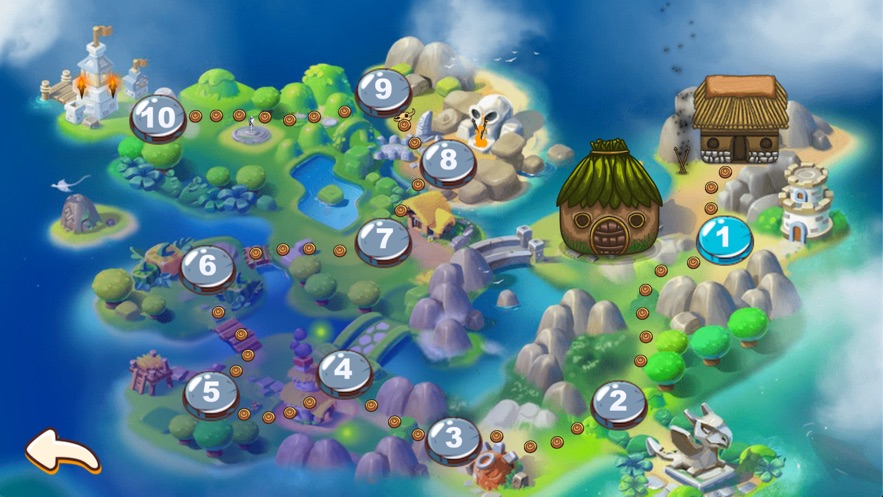This screenshot has width=883, height=497.
Task: Choose level 6 on the map
Action: pyautogui.click(x=207, y=267)
